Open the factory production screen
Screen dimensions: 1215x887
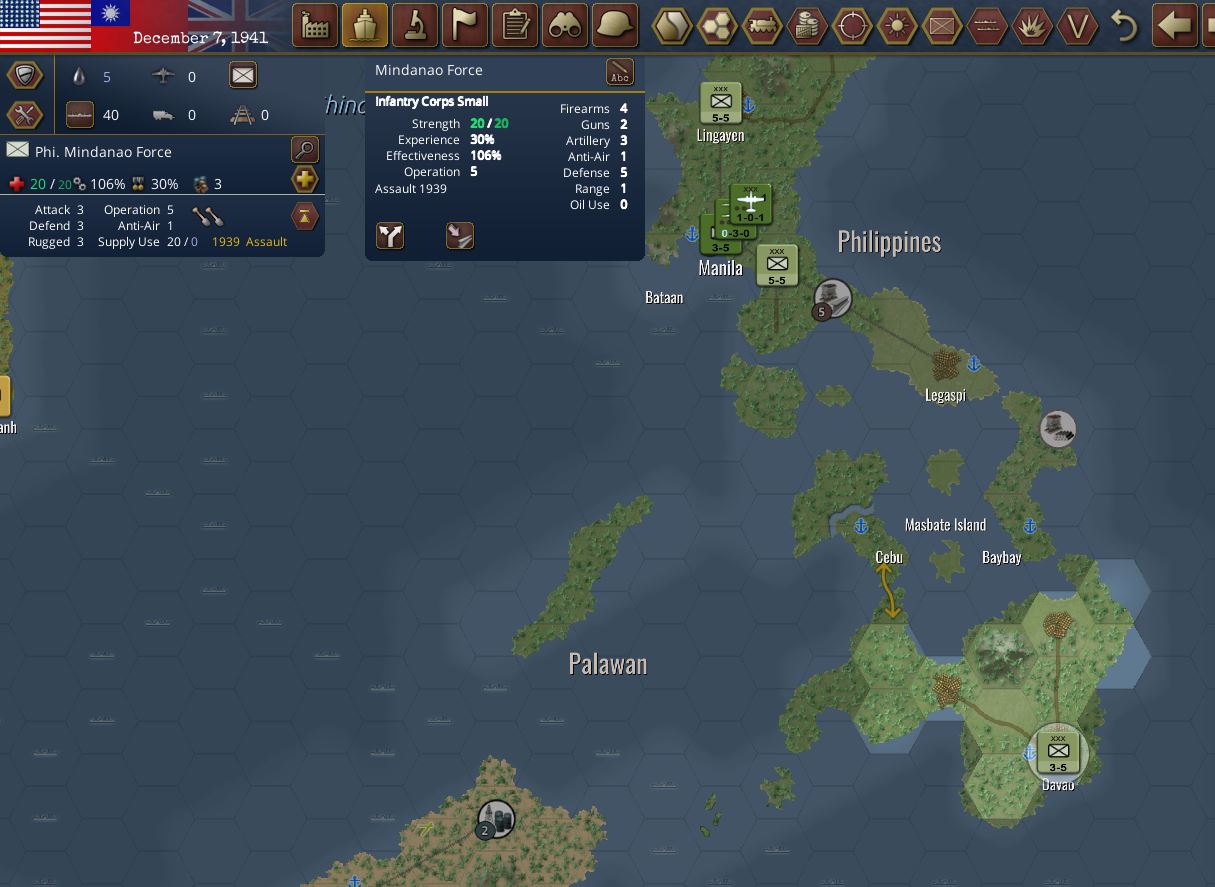[x=314, y=25]
